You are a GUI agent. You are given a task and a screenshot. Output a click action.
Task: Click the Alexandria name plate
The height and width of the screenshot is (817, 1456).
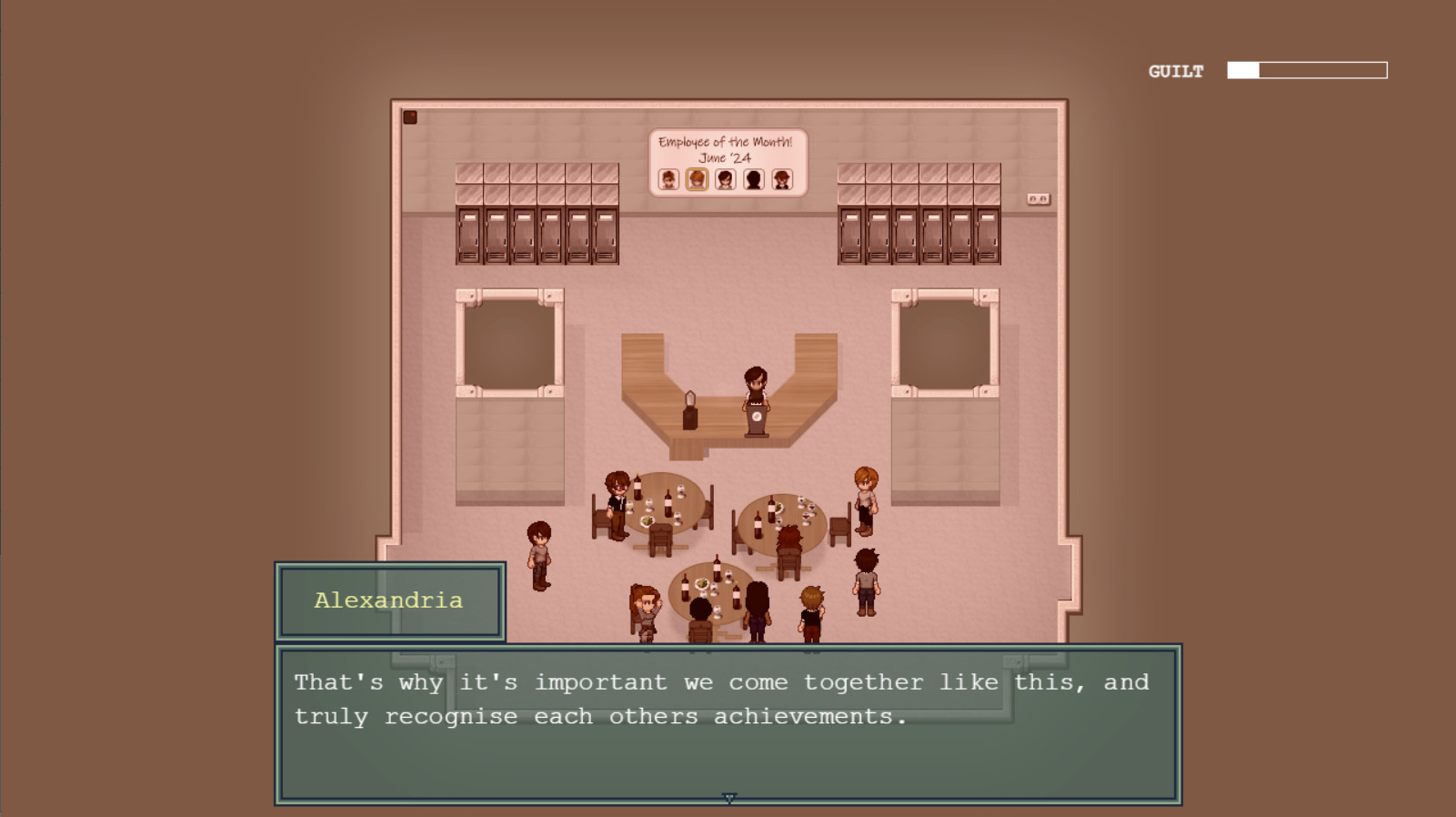coord(388,600)
